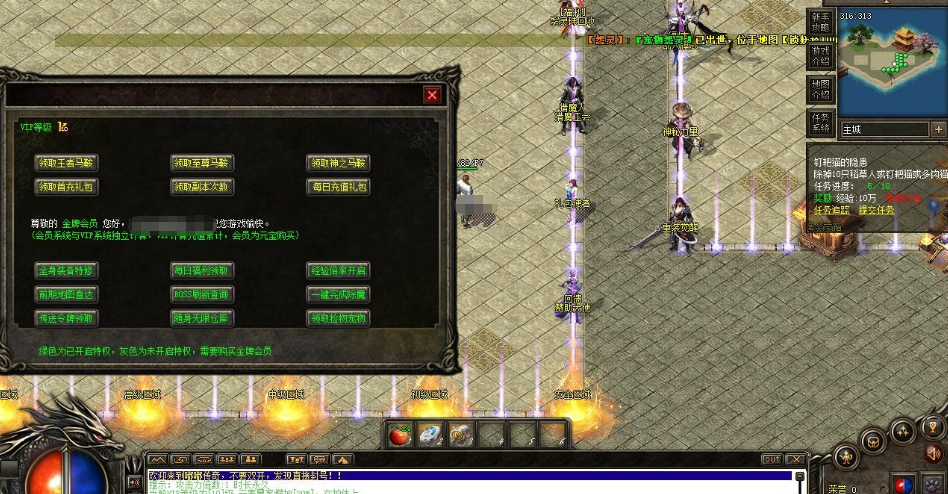Open the 任务系统 quest system
The image size is (948, 494).
pos(820,122)
